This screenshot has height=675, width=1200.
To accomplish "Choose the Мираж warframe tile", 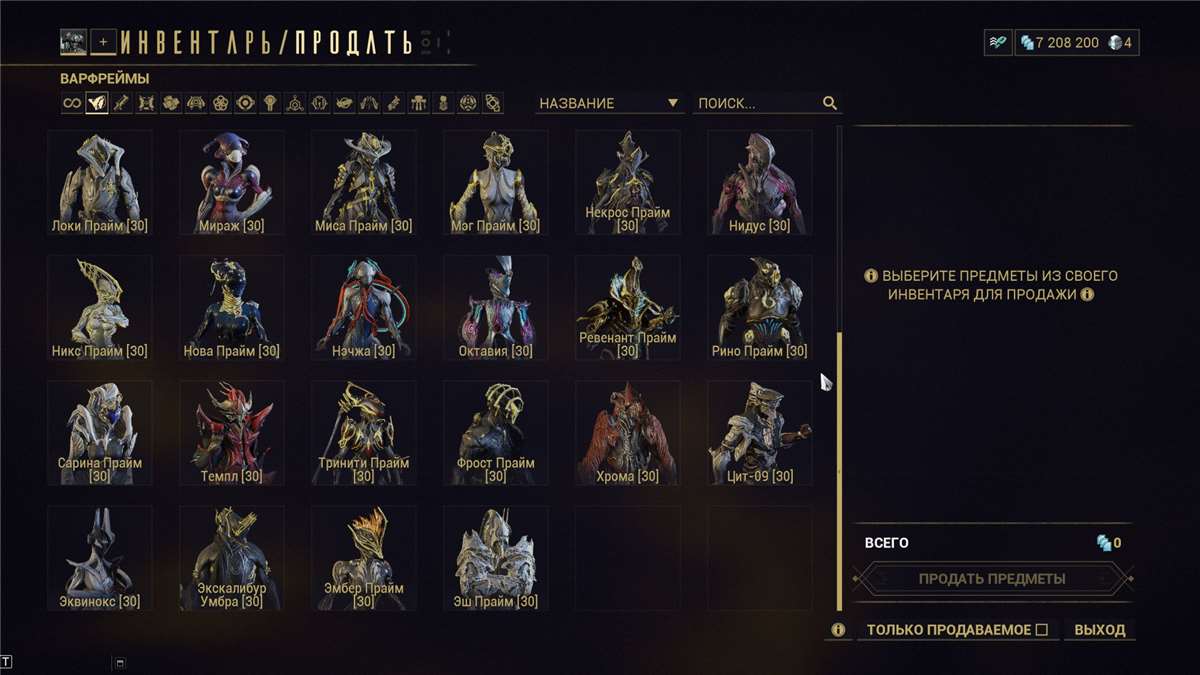I will click(x=232, y=182).
